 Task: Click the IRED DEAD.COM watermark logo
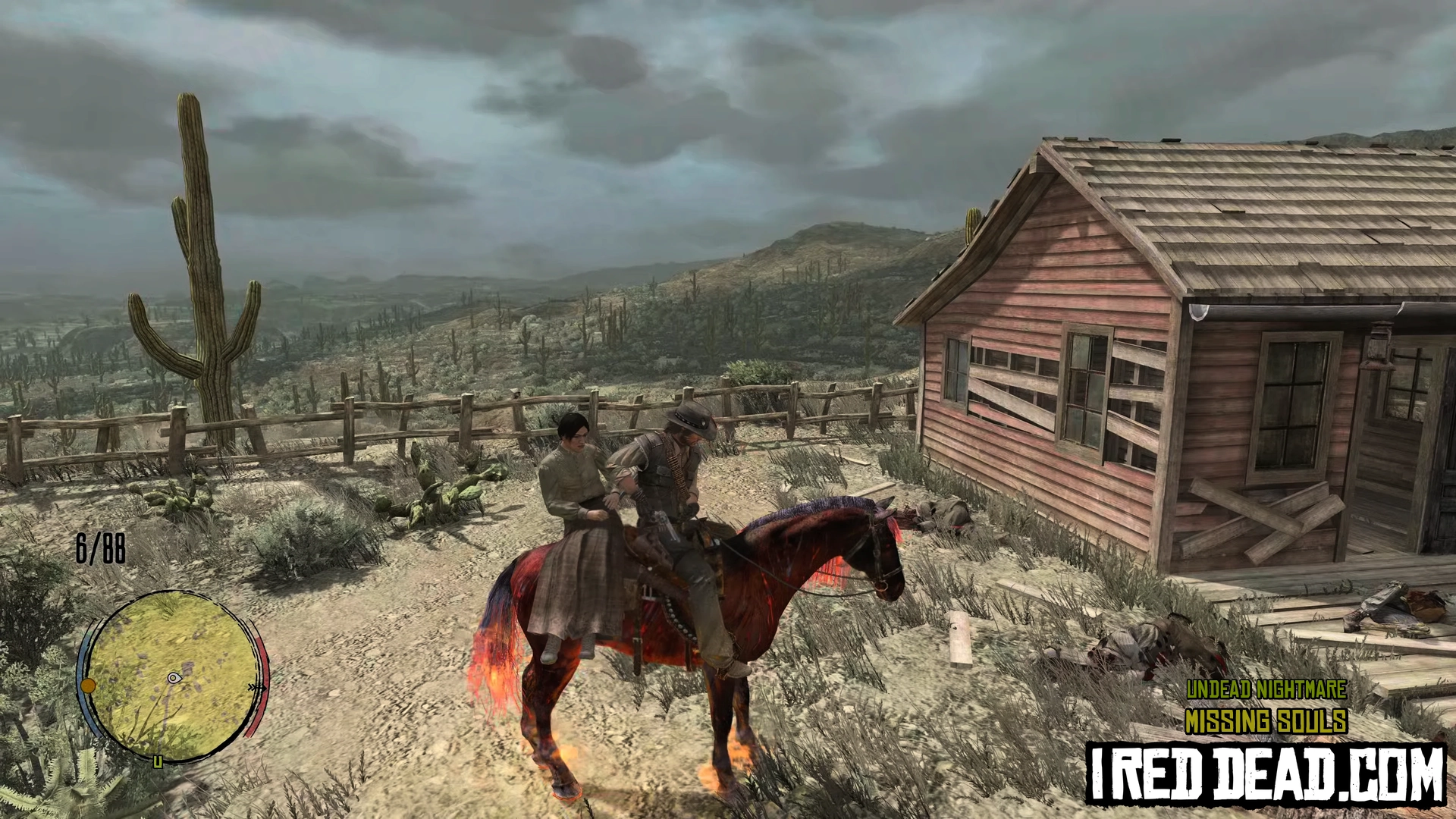point(1266,774)
